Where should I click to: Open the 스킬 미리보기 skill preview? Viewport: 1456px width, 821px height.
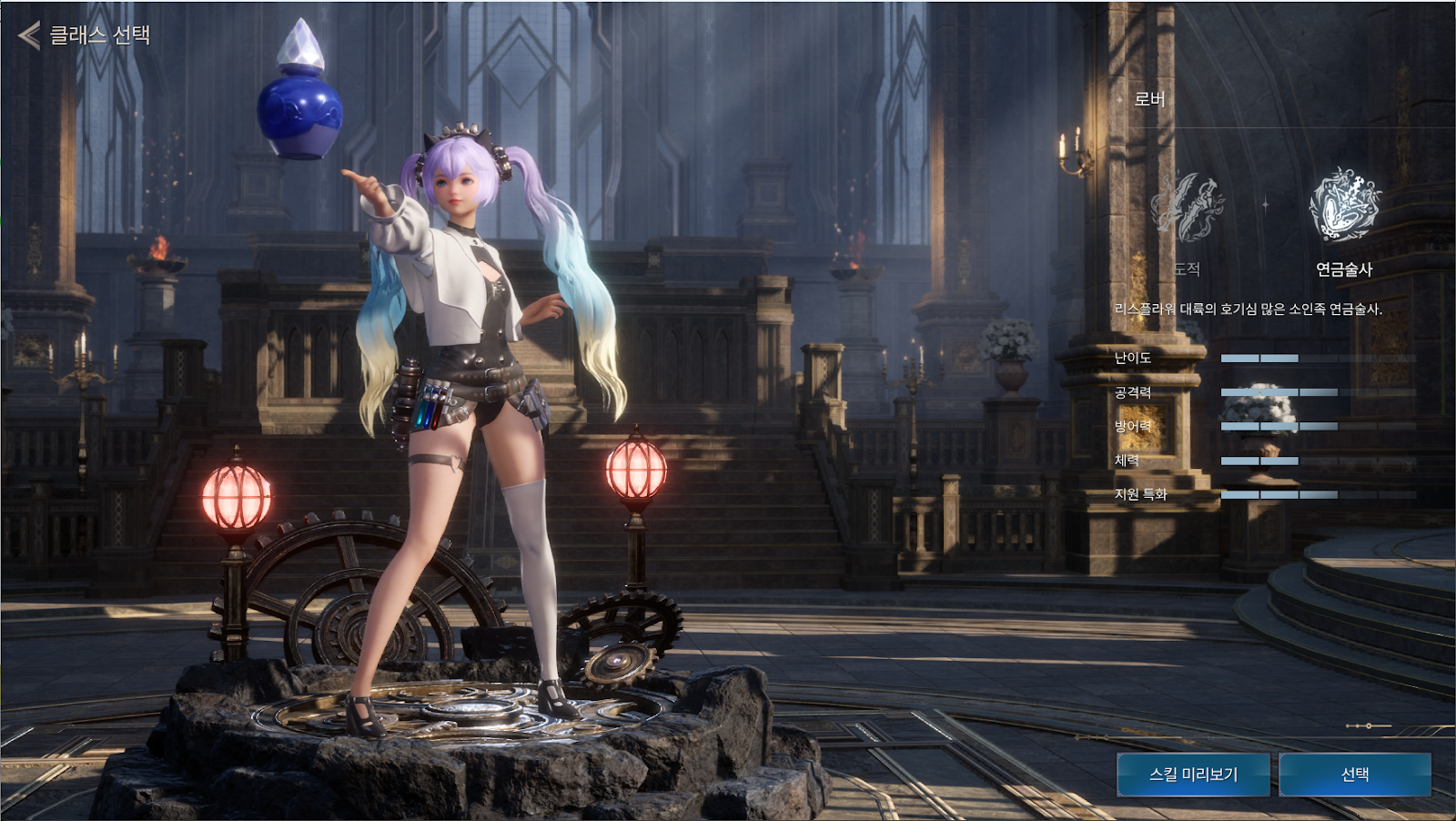point(1193,775)
